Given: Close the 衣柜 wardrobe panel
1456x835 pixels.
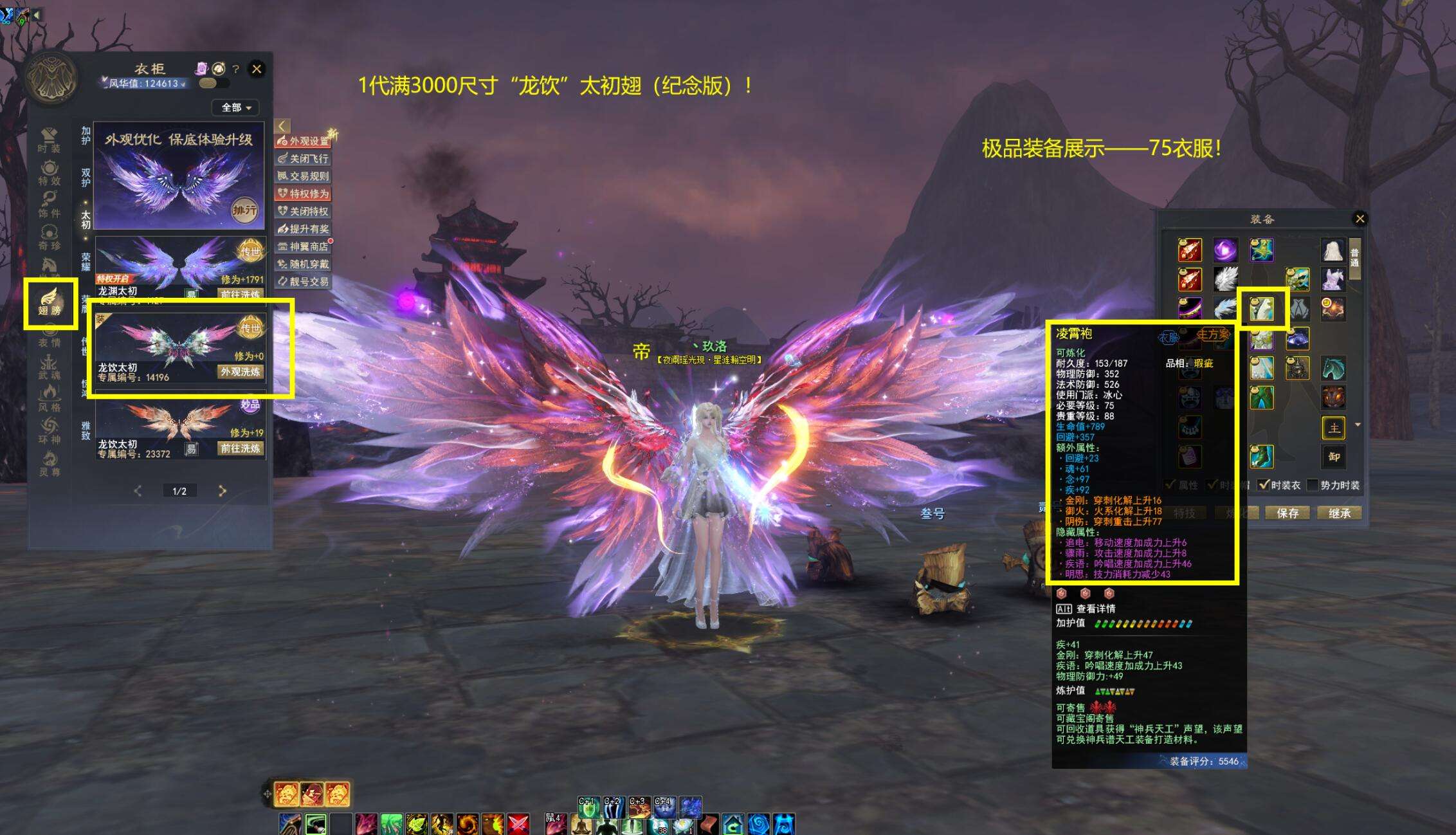Looking at the screenshot, I should 257,69.
